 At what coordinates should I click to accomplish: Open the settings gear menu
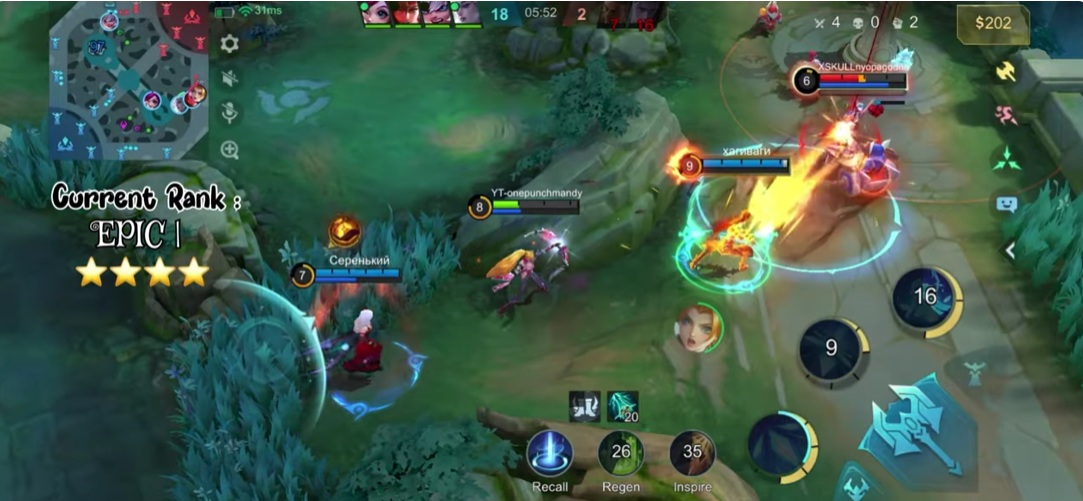229,43
